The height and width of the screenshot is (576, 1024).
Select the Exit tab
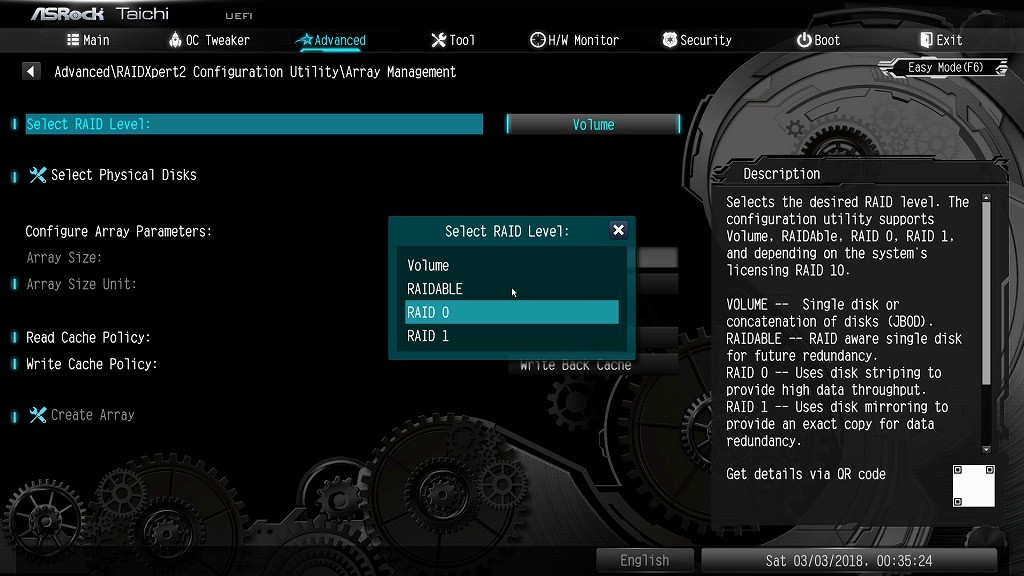(940, 40)
